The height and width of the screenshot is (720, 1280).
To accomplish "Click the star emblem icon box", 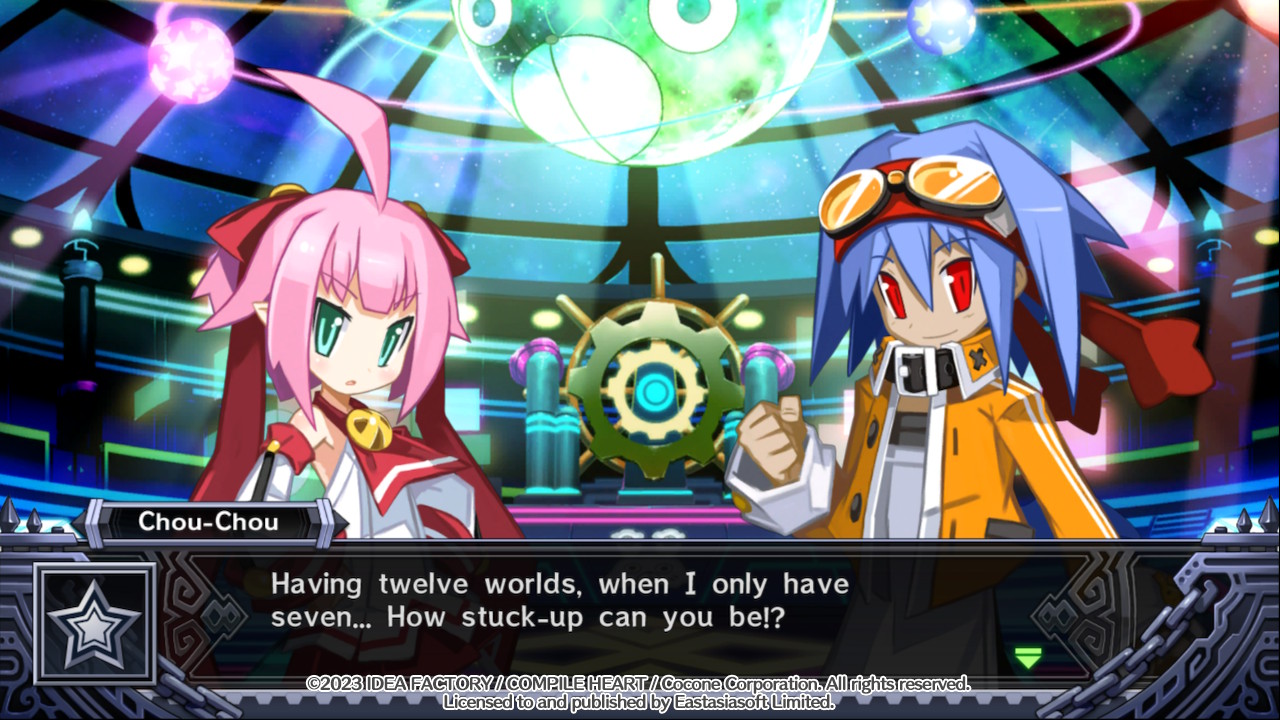I will 95,623.
